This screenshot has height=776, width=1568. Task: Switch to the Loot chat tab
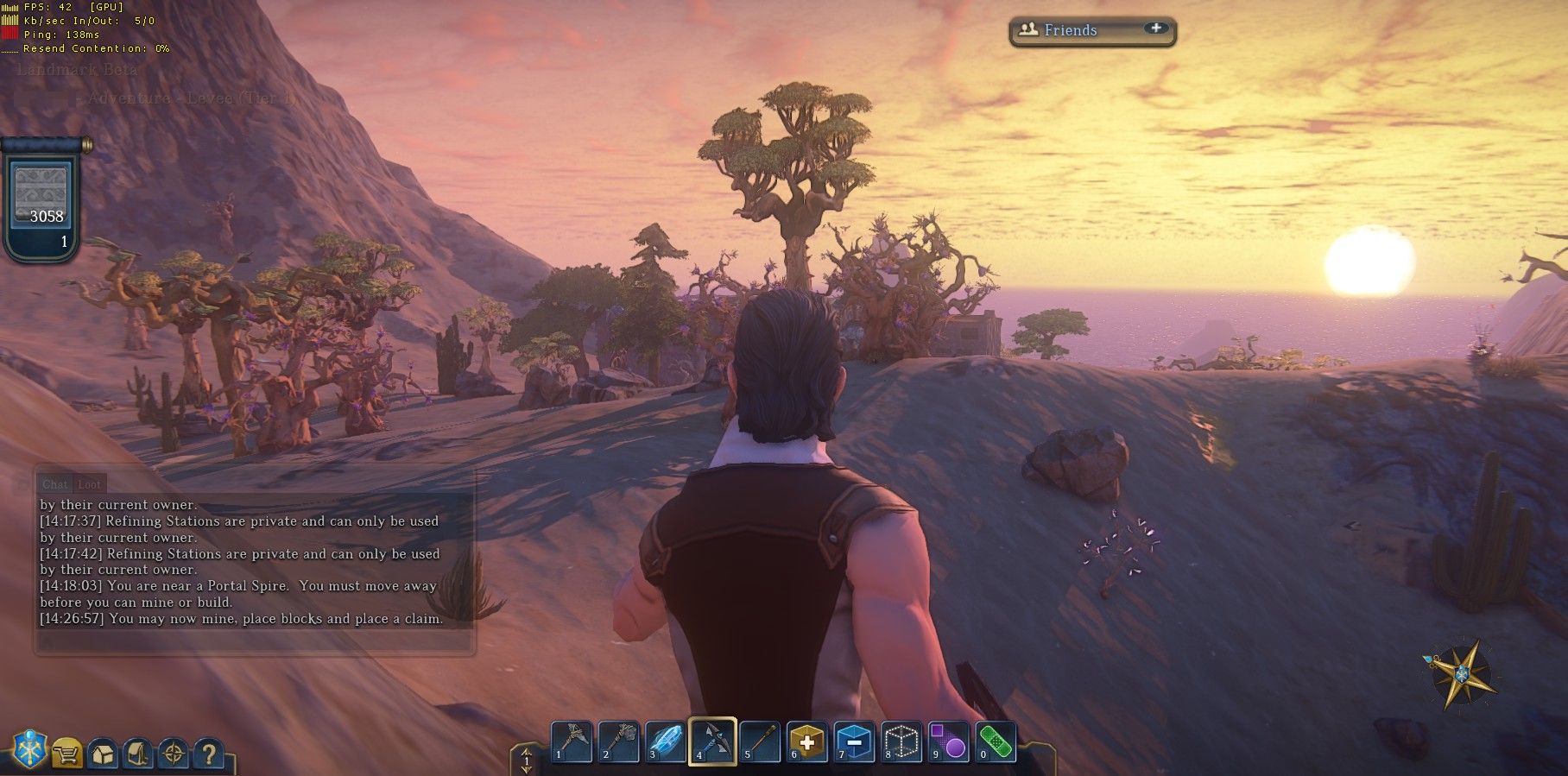[x=90, y=484]
